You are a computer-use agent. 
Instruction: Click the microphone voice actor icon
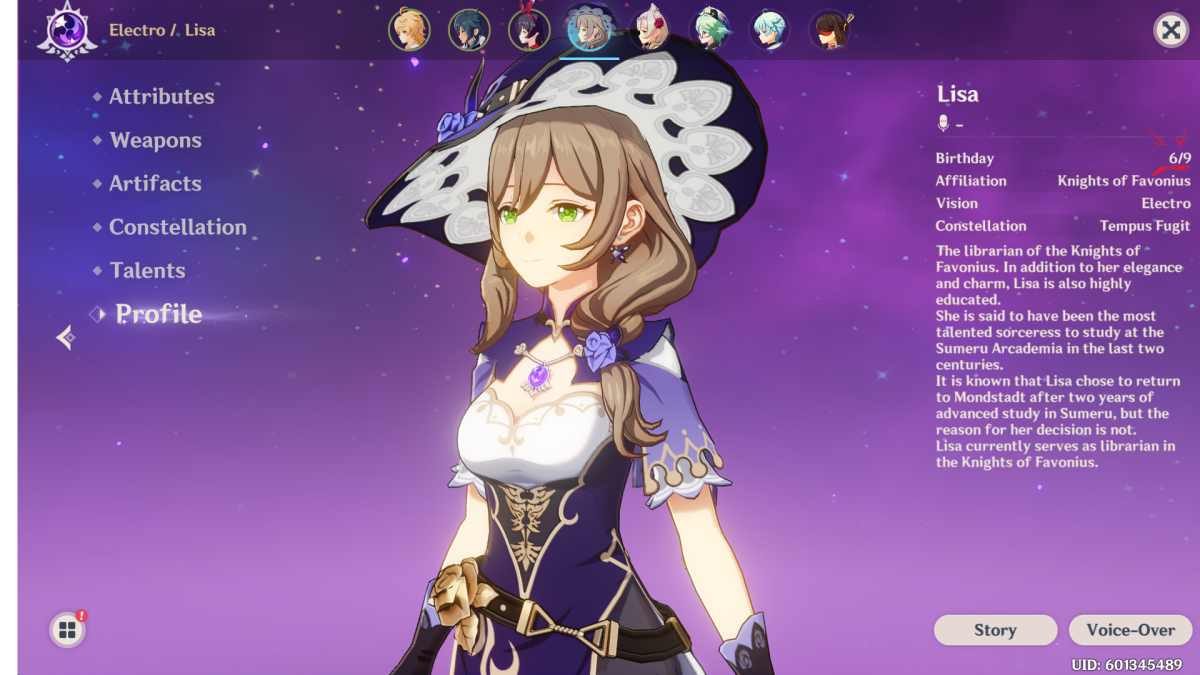[942, 124]
